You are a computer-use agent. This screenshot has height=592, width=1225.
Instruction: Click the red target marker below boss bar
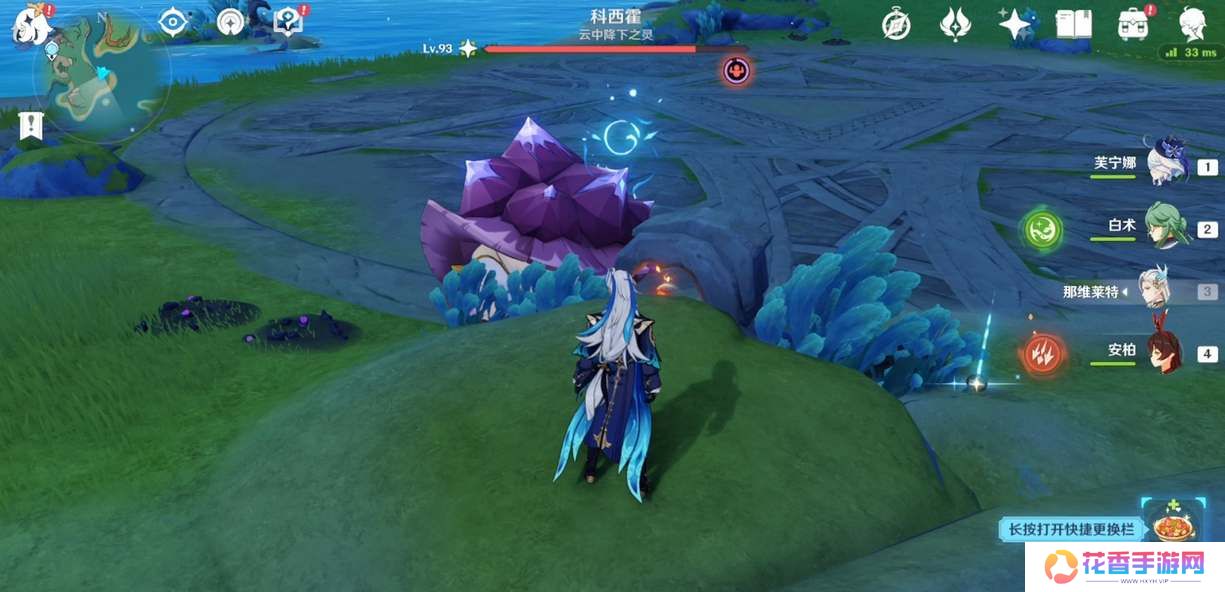(x=737, y=70)
